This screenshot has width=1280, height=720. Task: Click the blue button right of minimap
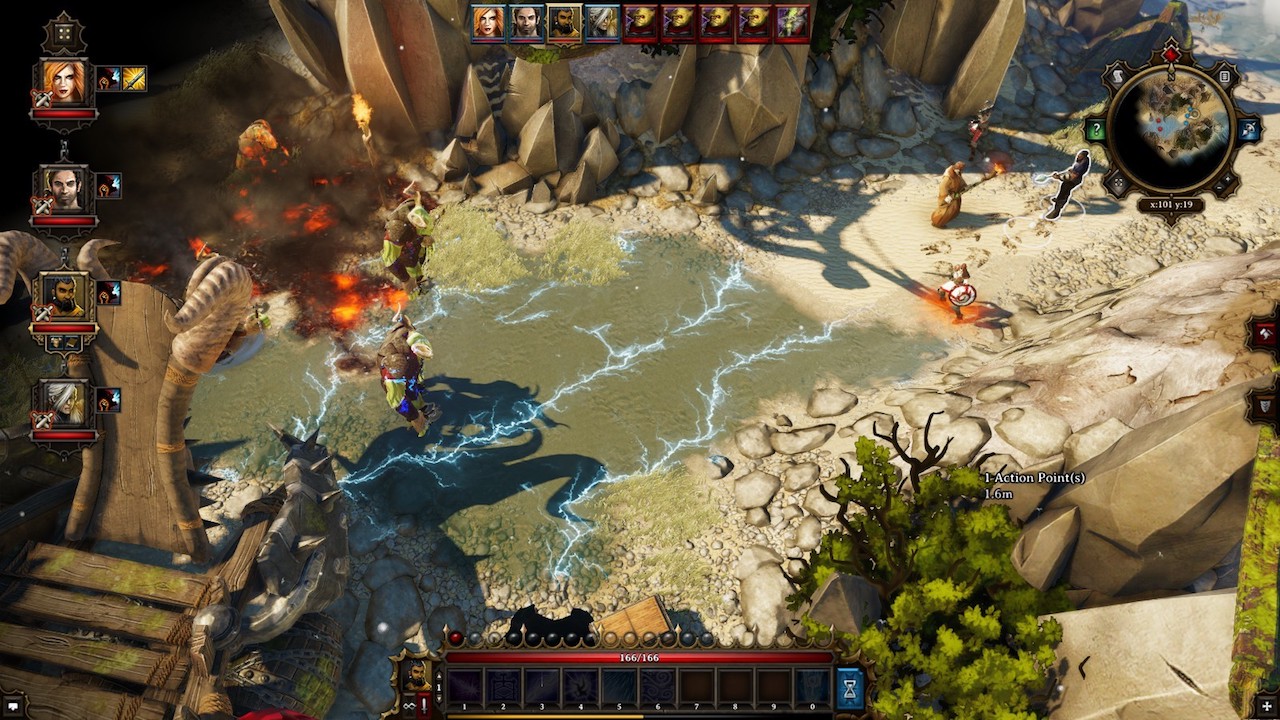click(1249, 130)
